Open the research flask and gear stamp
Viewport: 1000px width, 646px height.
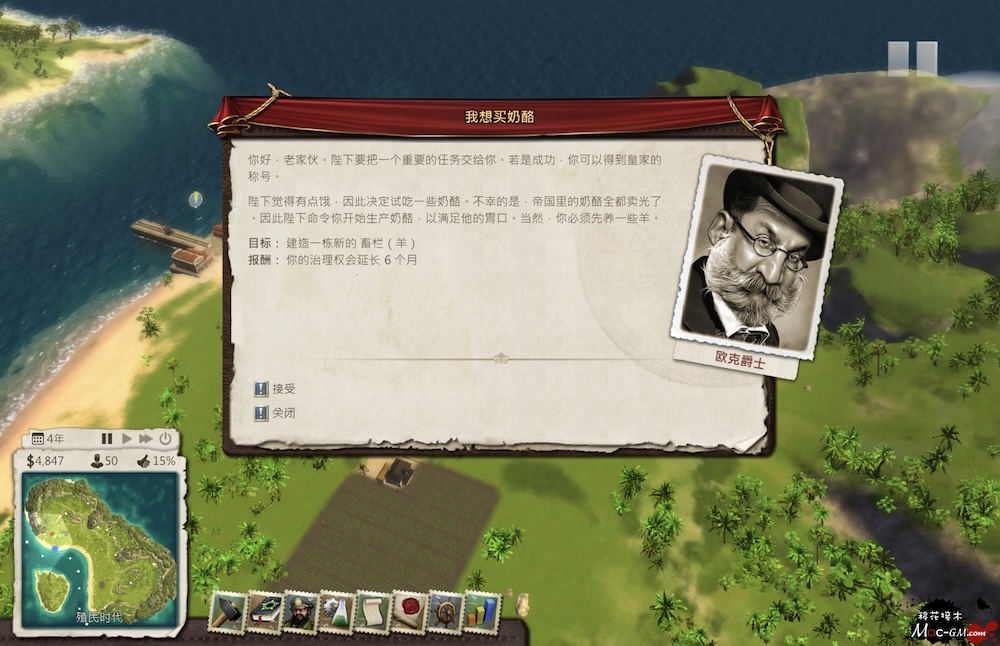(x=336, y=612)
